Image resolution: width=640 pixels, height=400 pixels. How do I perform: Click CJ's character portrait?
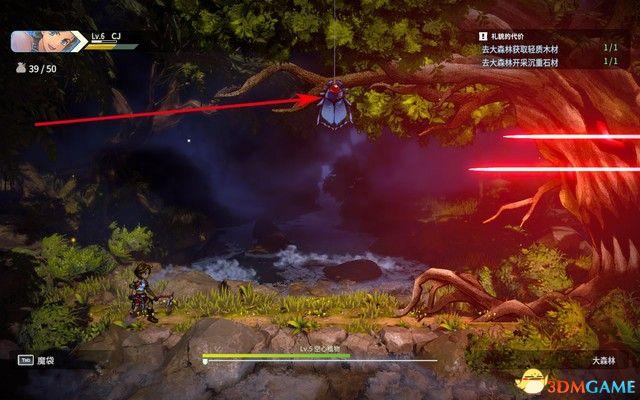[37, 41]
